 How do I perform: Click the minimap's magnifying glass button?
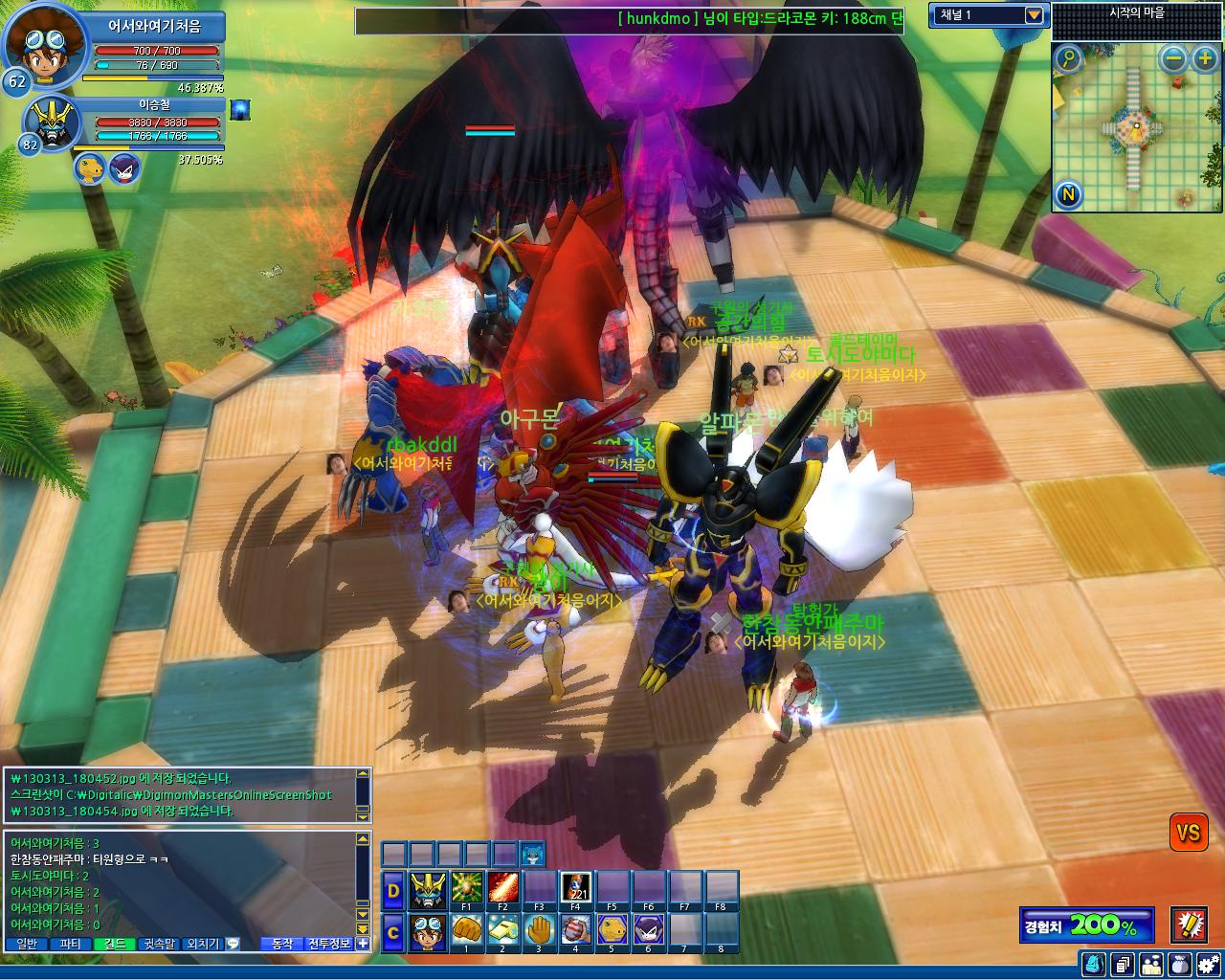click(x=1068, y=59)
